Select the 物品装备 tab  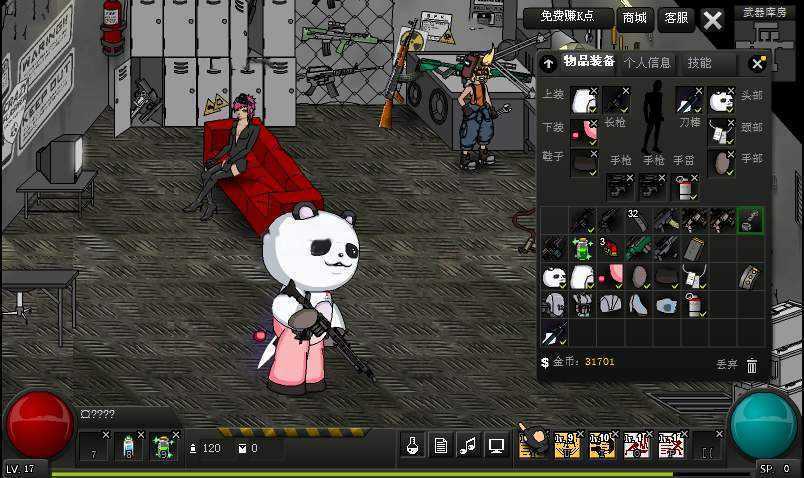(x=589, y=62)
